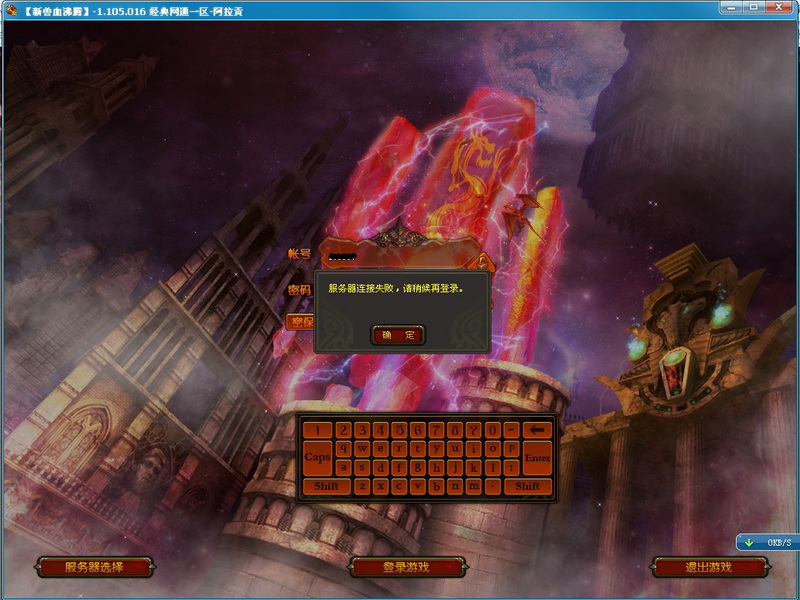Tap the letter q on the virtual keyboard
This screenshot has height=600, width=800.
[343, 449]
